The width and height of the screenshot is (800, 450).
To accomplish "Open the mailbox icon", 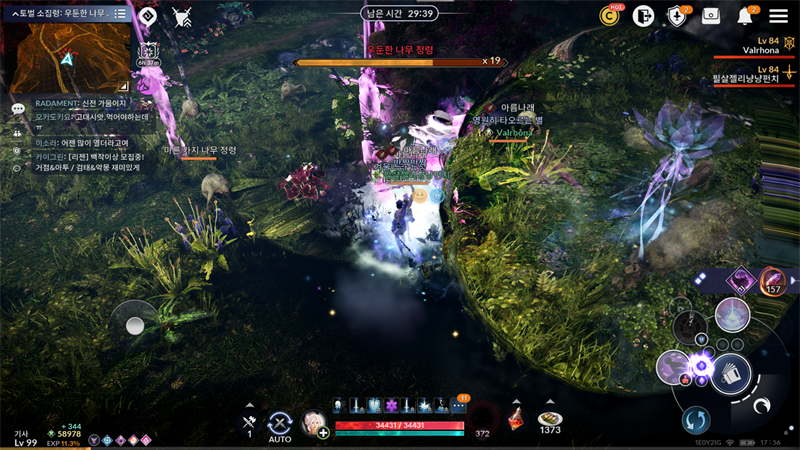I will tap(711, 16).
